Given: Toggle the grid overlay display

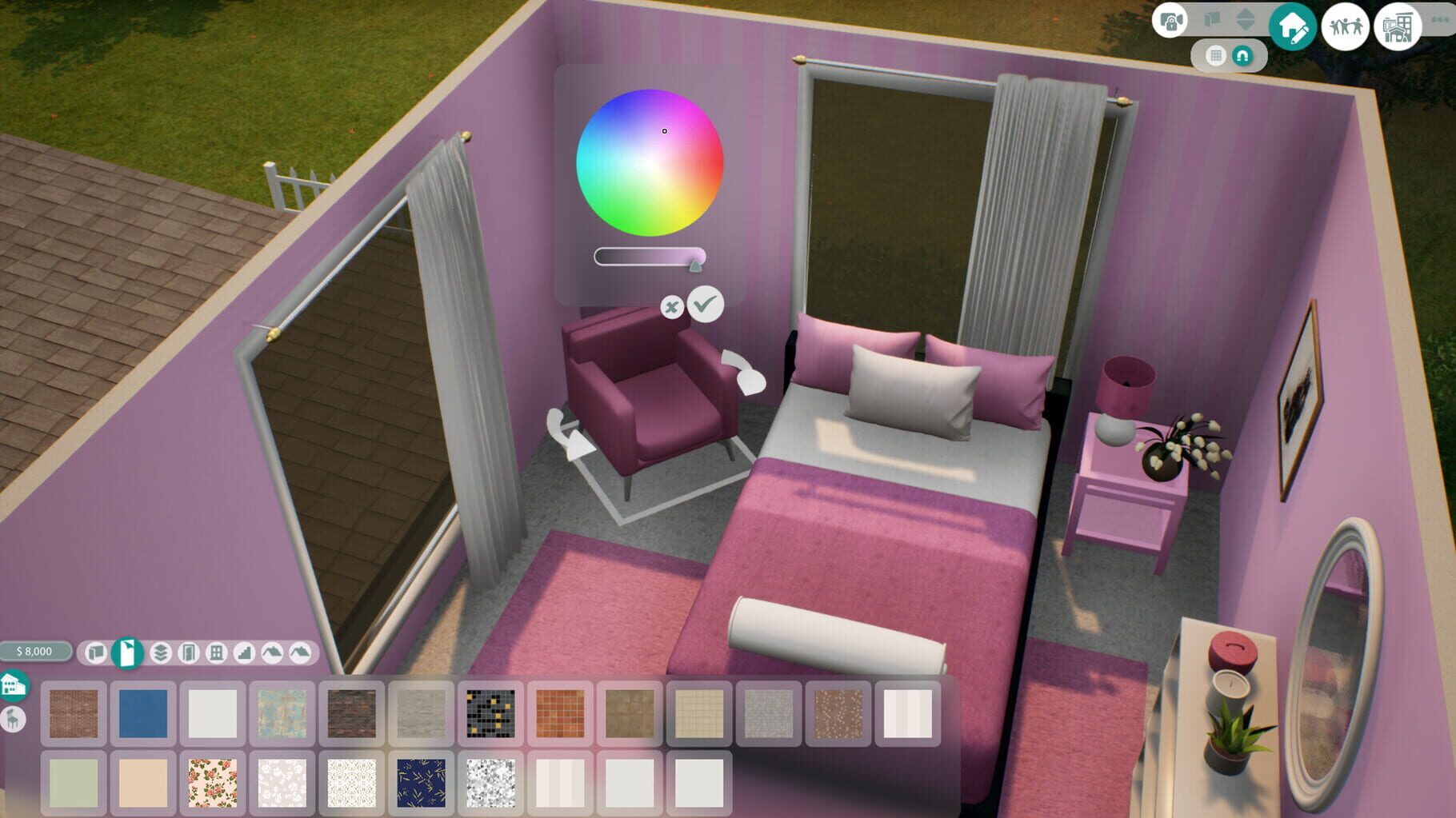Looking at the screenshot, I should click(1217, 57).
